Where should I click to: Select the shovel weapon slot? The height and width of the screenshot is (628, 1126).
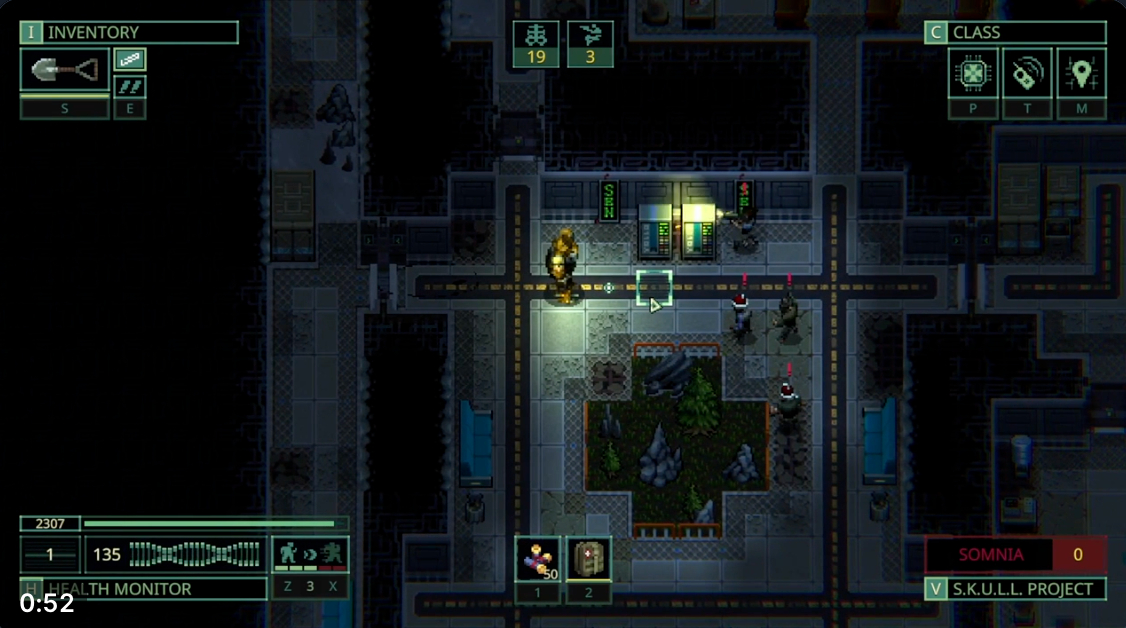65,70
